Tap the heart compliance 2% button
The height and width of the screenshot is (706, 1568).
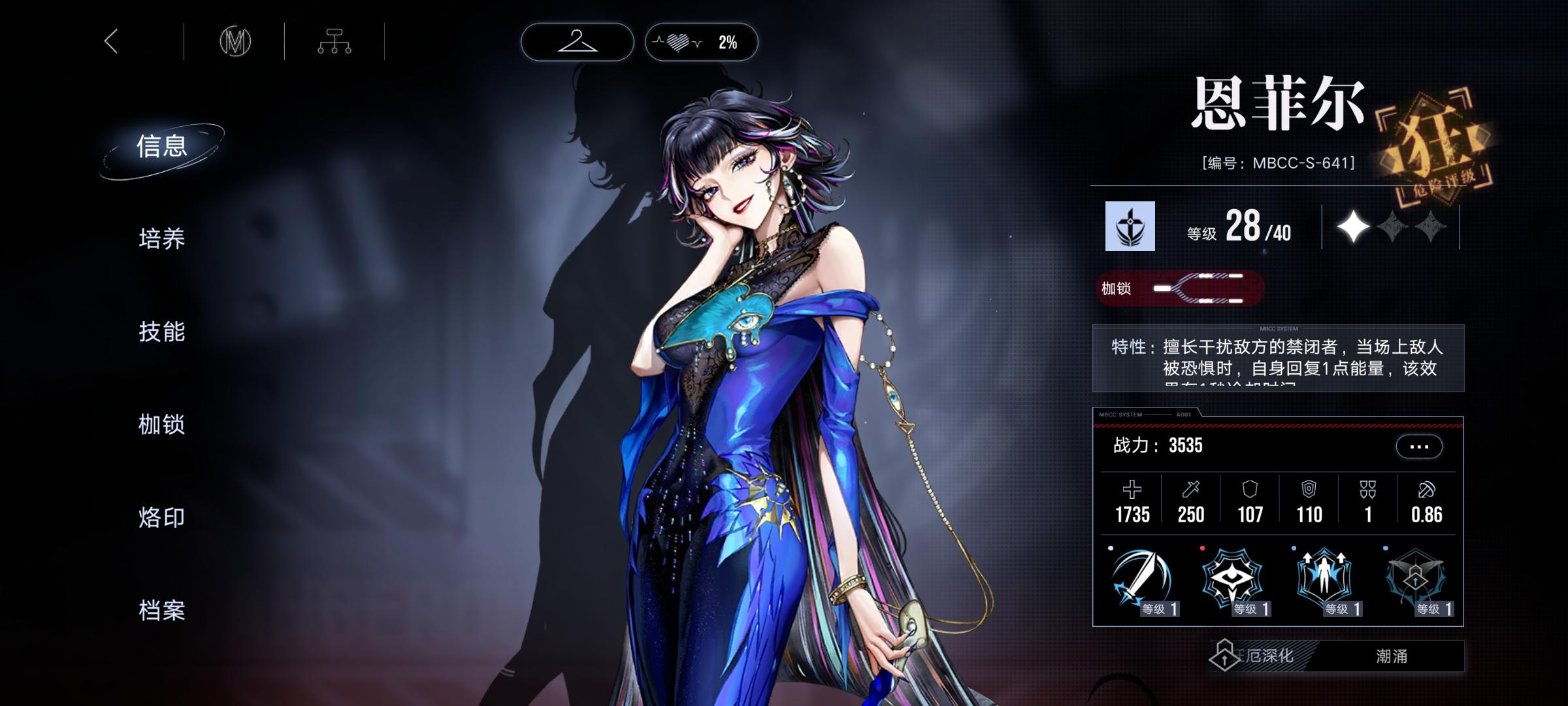(x=701, y=42)
